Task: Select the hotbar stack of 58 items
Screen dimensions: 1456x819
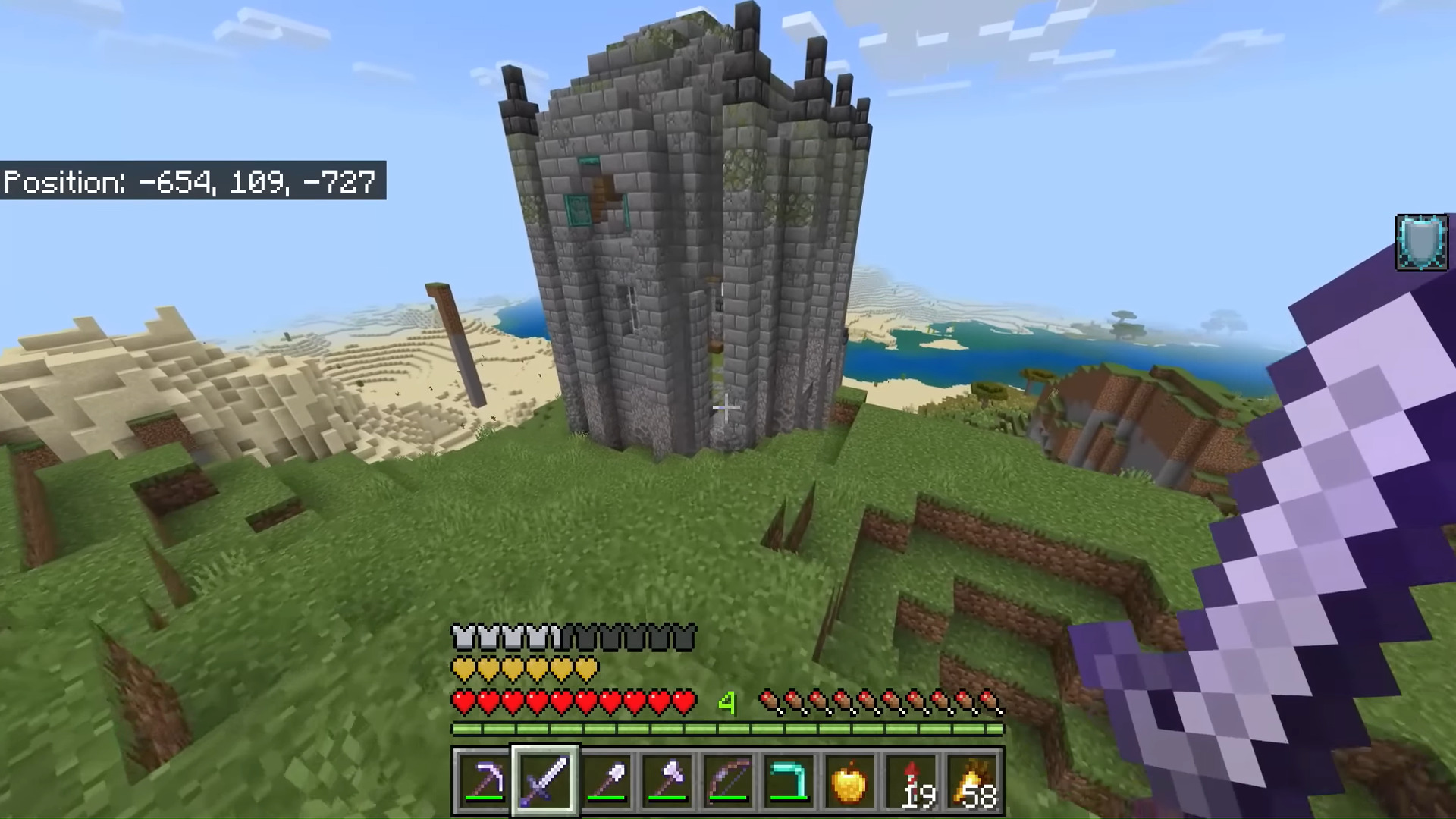Action: 973,780
